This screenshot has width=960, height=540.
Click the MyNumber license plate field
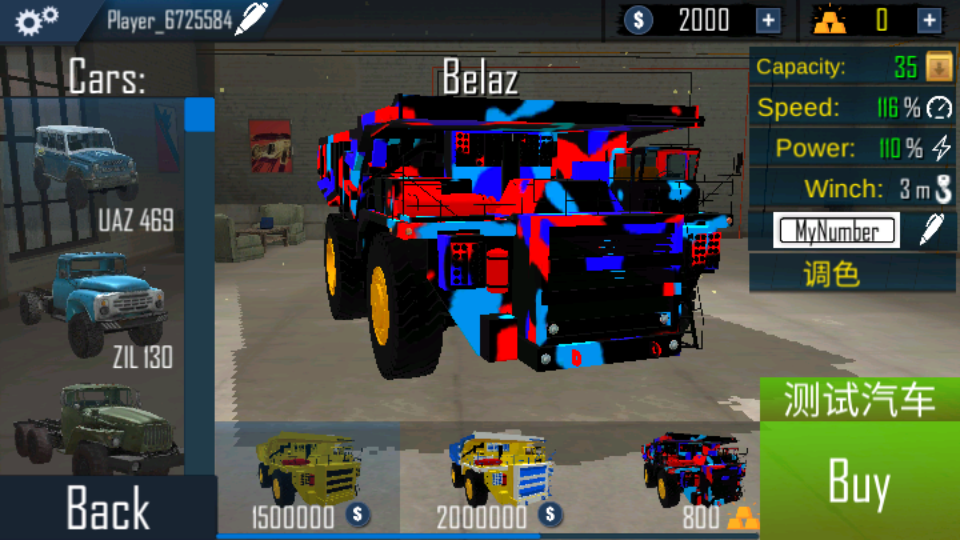coord(837,231)
